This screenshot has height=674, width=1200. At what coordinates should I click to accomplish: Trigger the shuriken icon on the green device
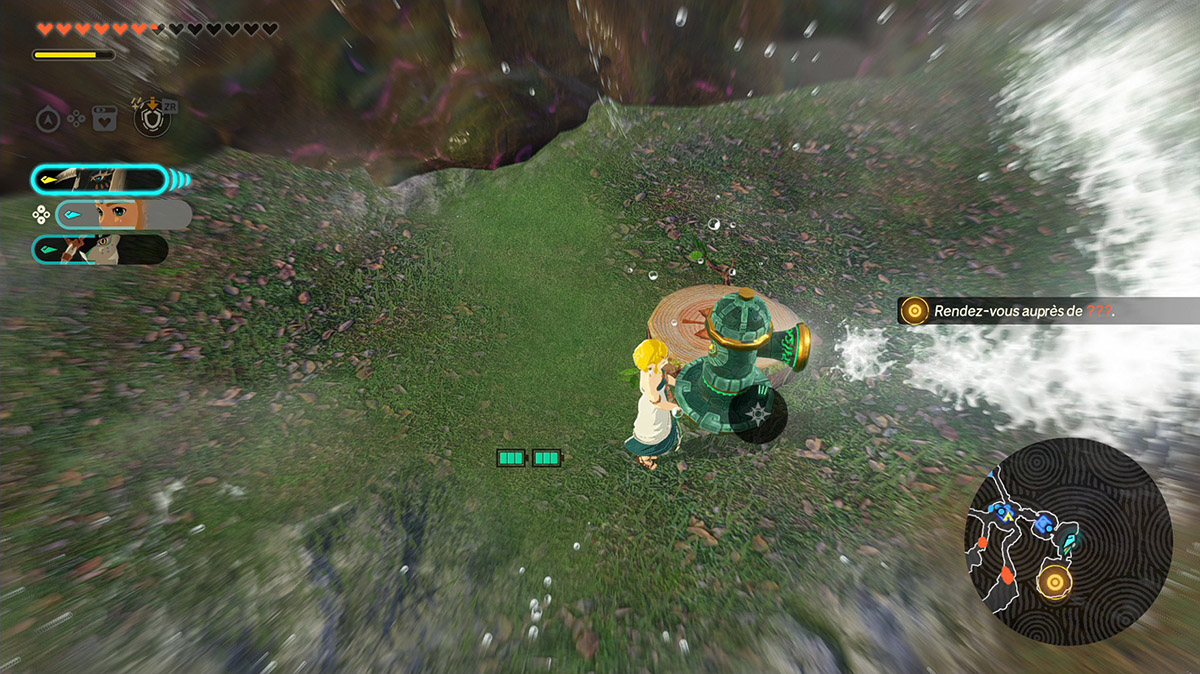click(x=757, y=413)
